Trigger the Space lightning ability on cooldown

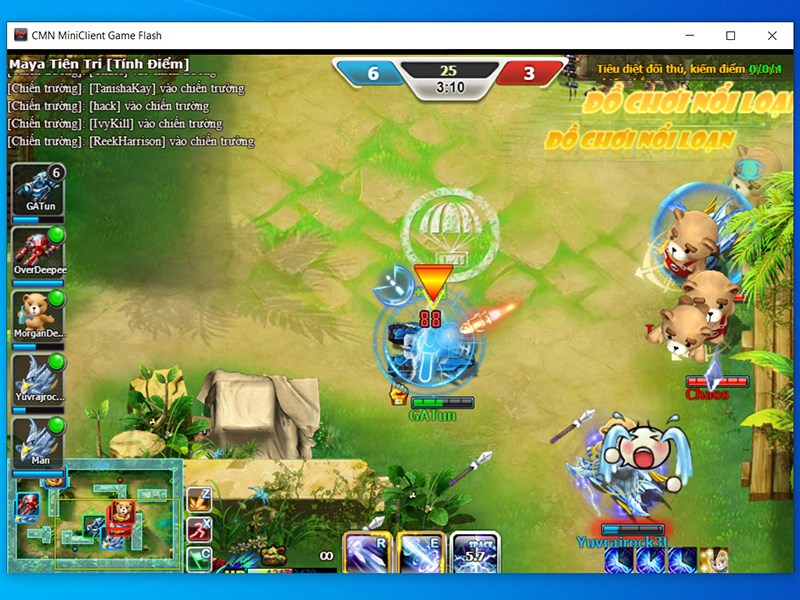point(476,552)
